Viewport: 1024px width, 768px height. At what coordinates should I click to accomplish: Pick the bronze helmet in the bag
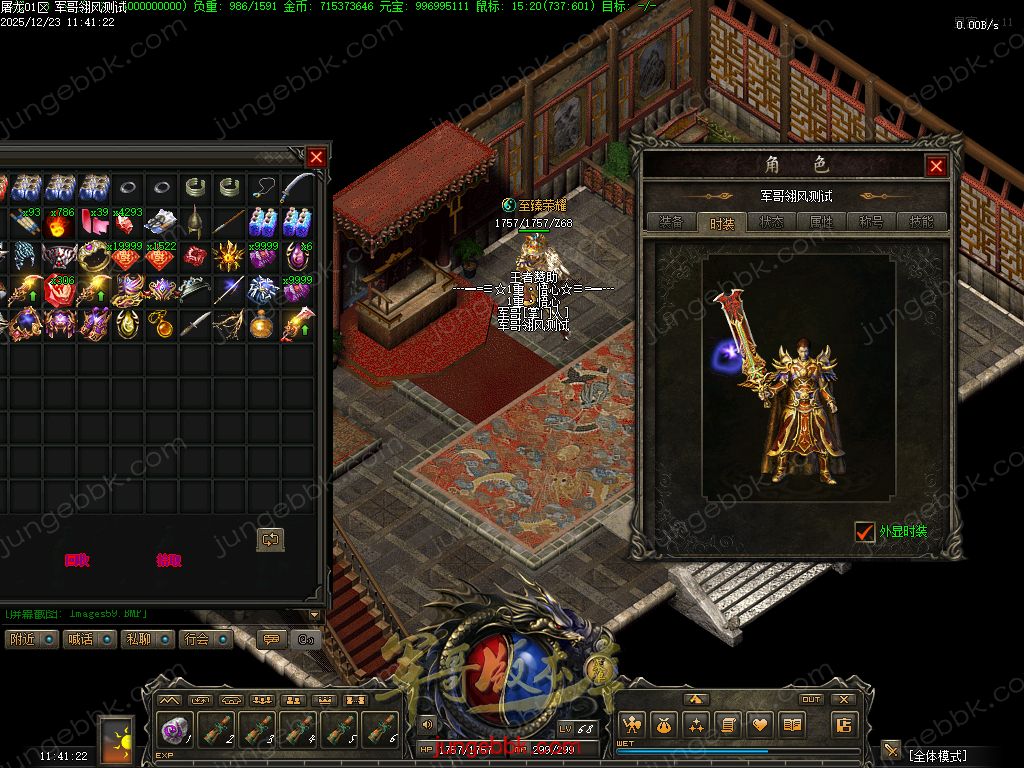(195, 222)
